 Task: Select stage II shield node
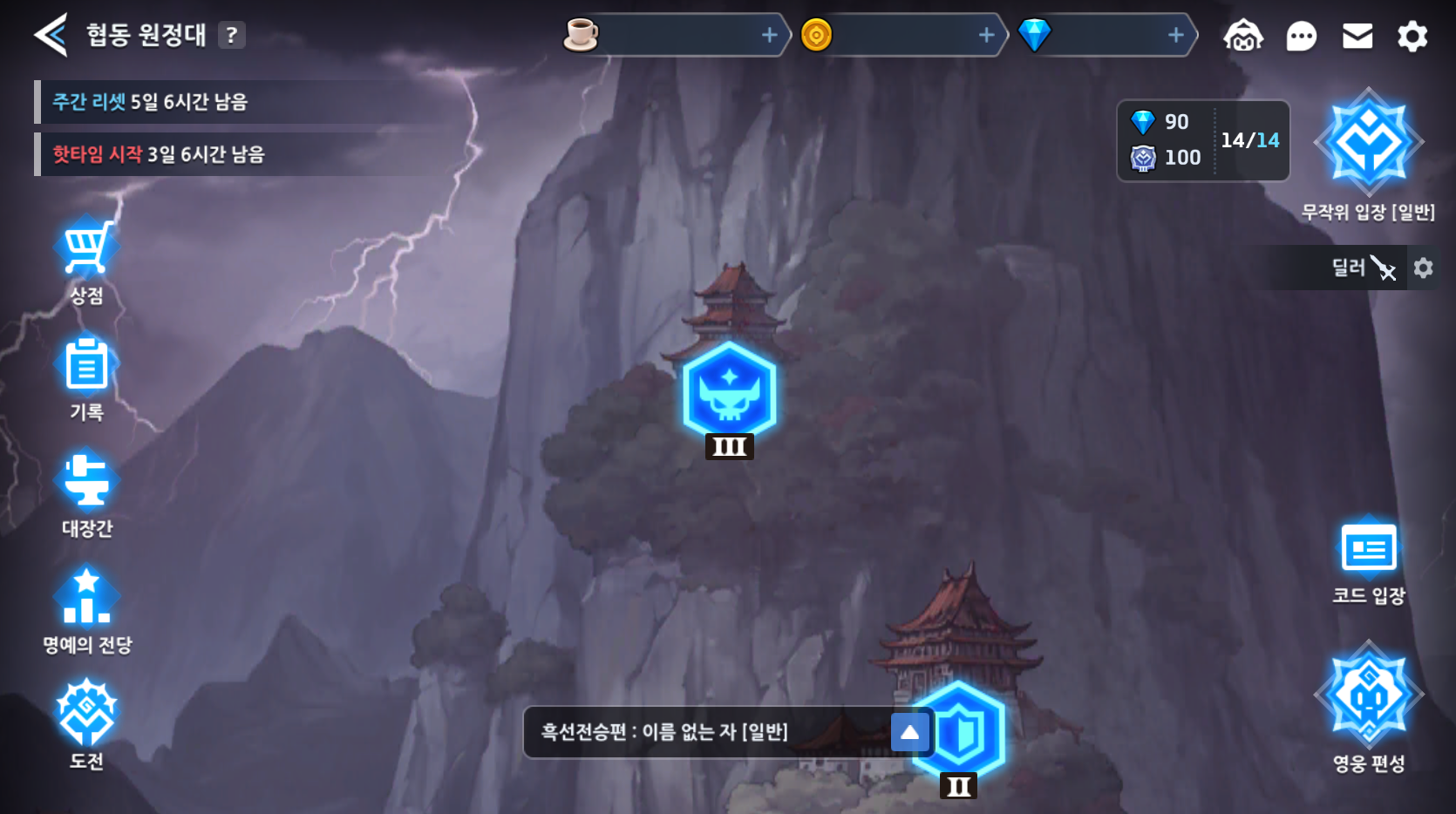[957, 732]
